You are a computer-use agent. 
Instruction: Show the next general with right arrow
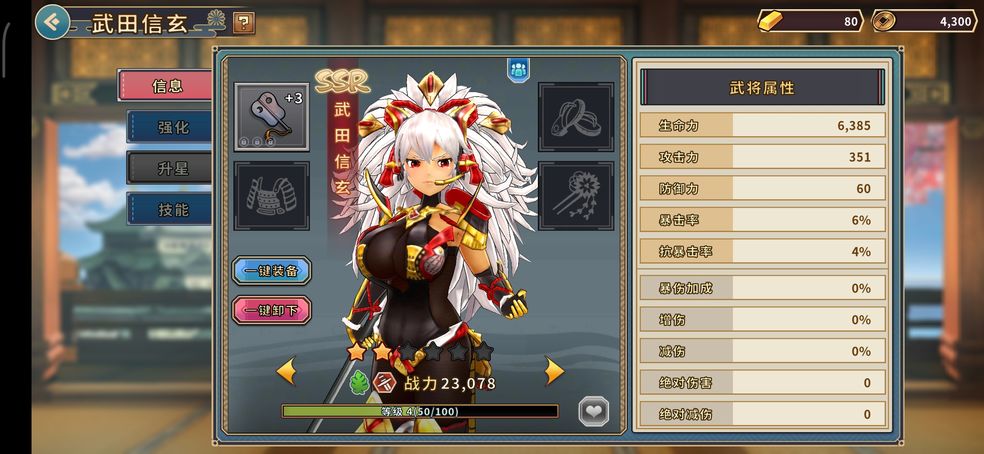pyautogui.click(x=554, y=372)
